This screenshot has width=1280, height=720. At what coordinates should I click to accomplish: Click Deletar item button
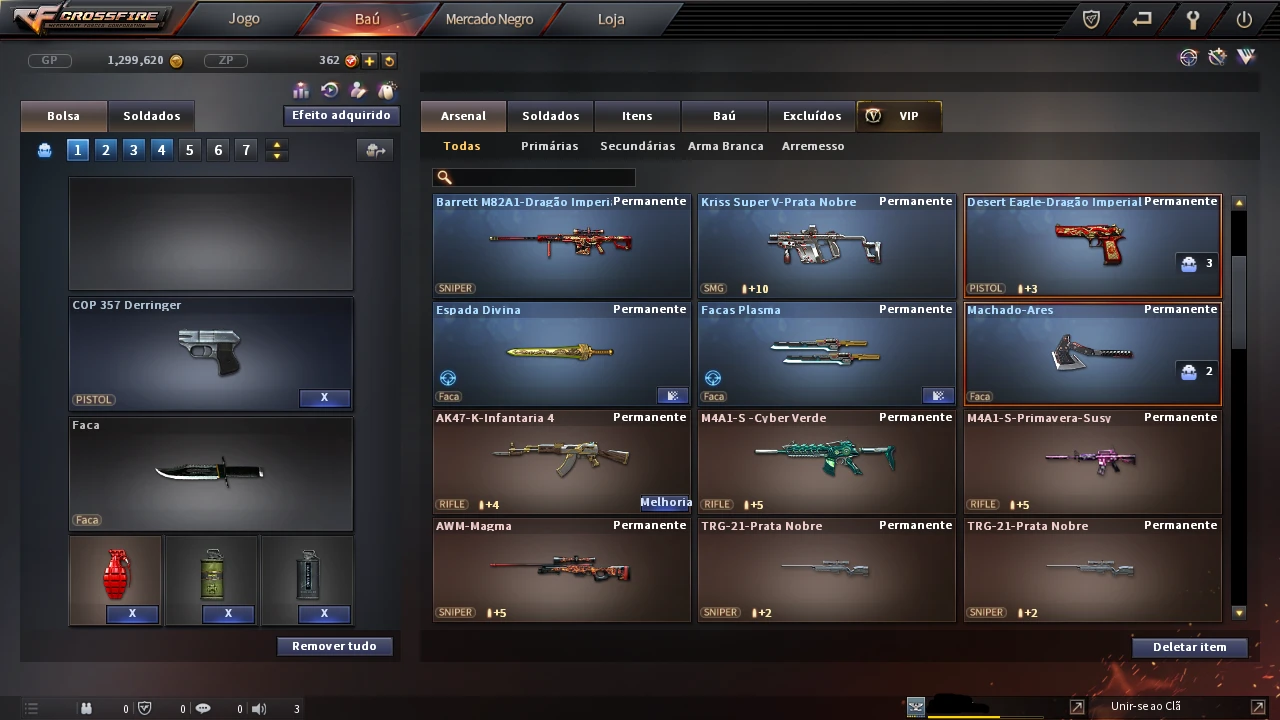tap(1189, 647)
